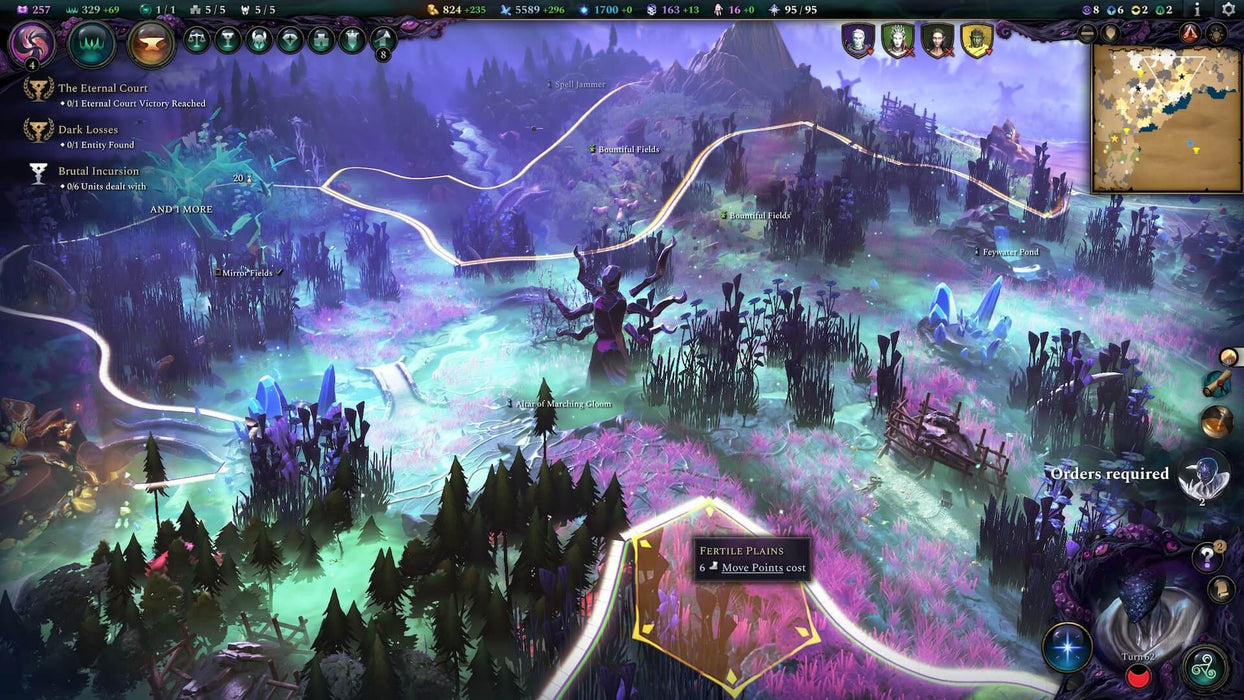1244x700 pixels.
Task: Open the info 'i' button
Action: click(1197, 9)
